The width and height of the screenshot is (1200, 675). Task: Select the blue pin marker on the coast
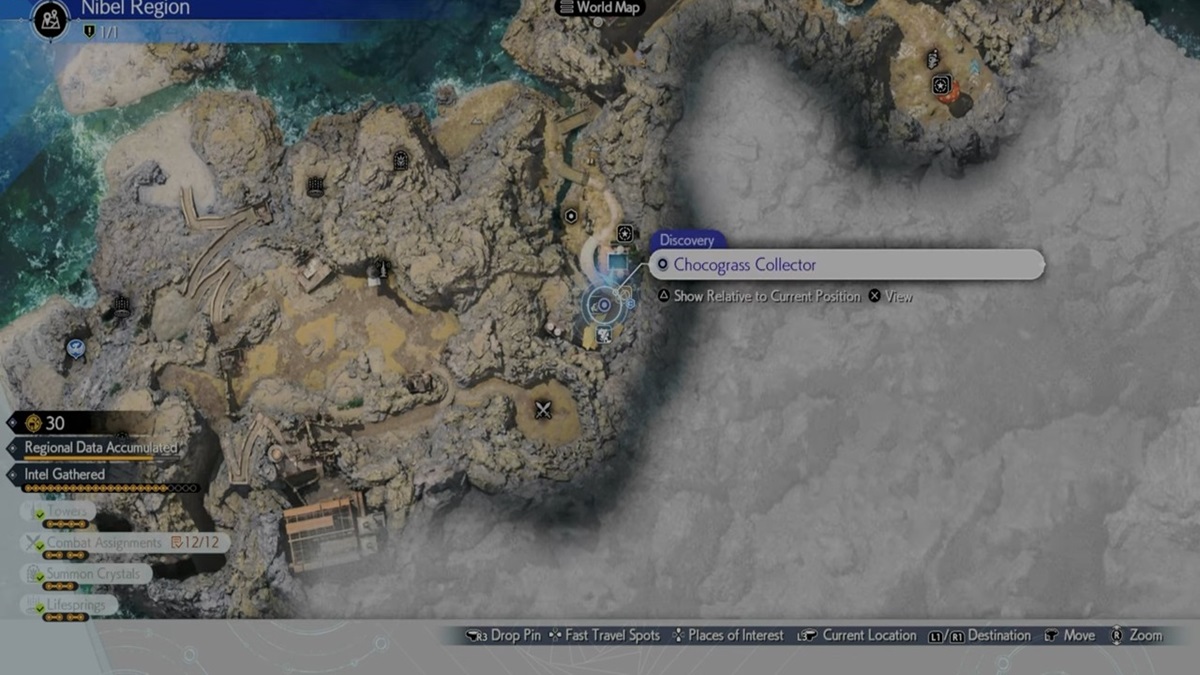point(75,348)
